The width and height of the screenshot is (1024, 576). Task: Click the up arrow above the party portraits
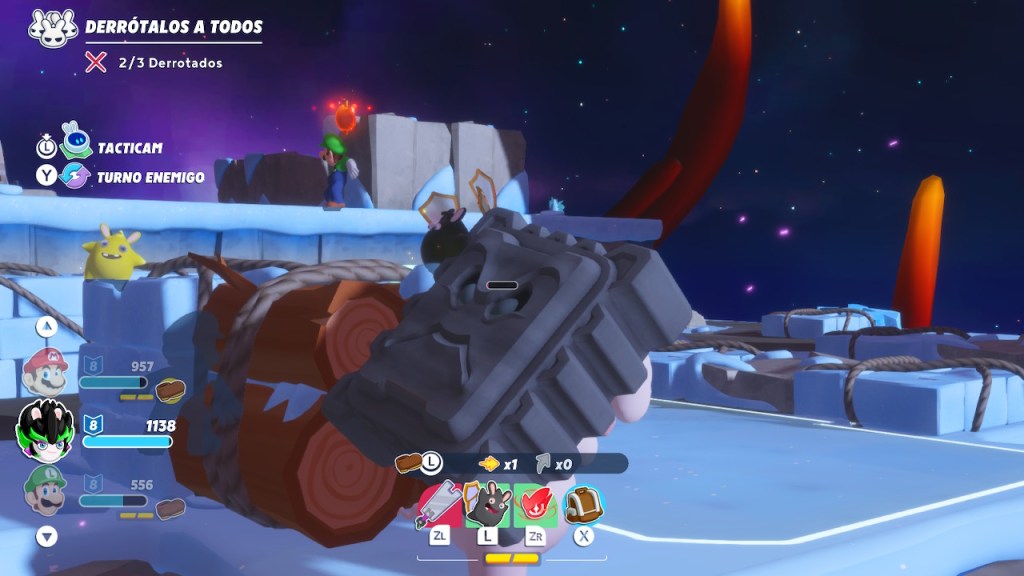(x=47, y=327)
